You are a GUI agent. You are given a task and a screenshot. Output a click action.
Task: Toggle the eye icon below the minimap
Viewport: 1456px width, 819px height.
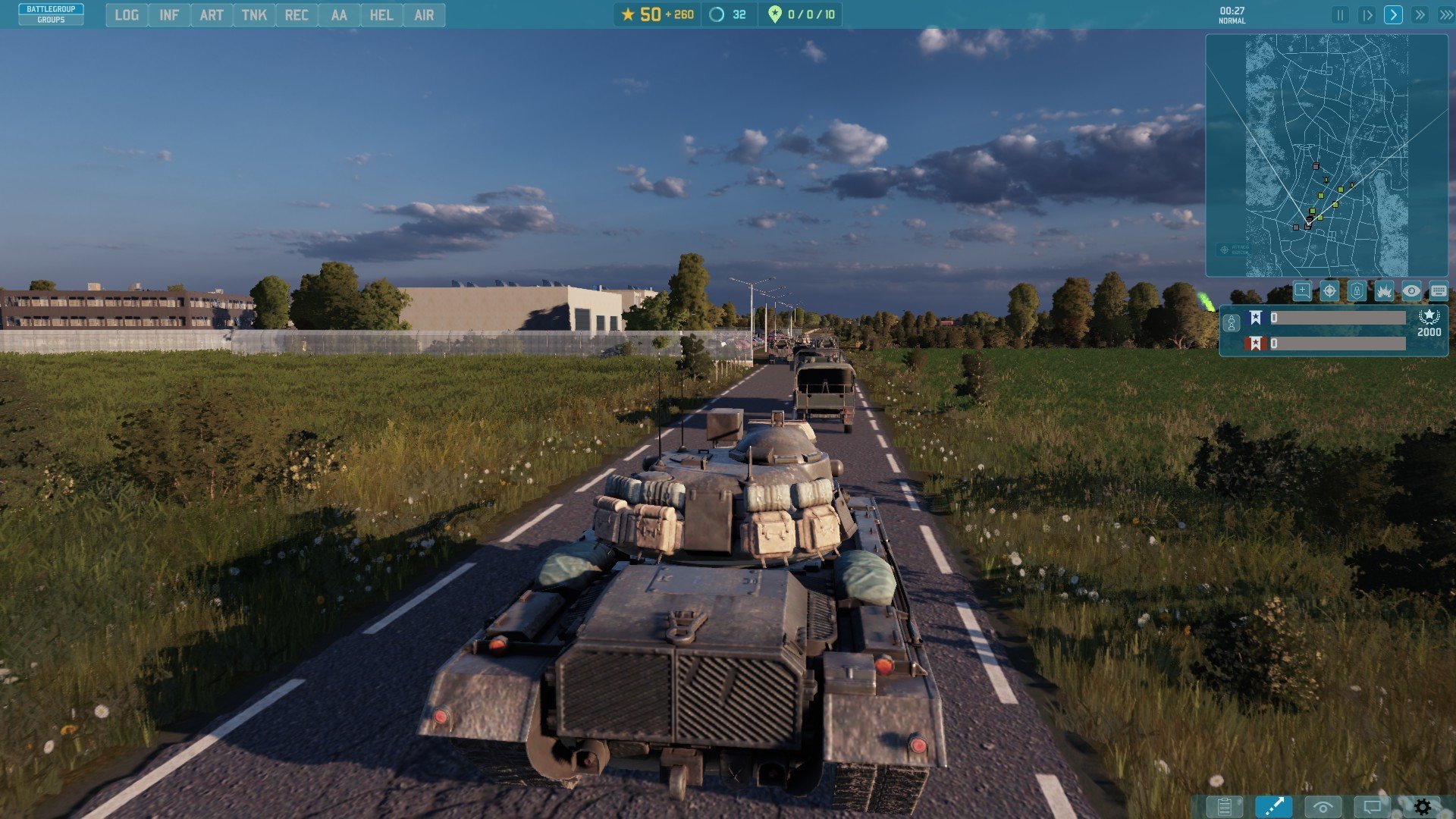pyautogui.click(x=1411, y=291)
